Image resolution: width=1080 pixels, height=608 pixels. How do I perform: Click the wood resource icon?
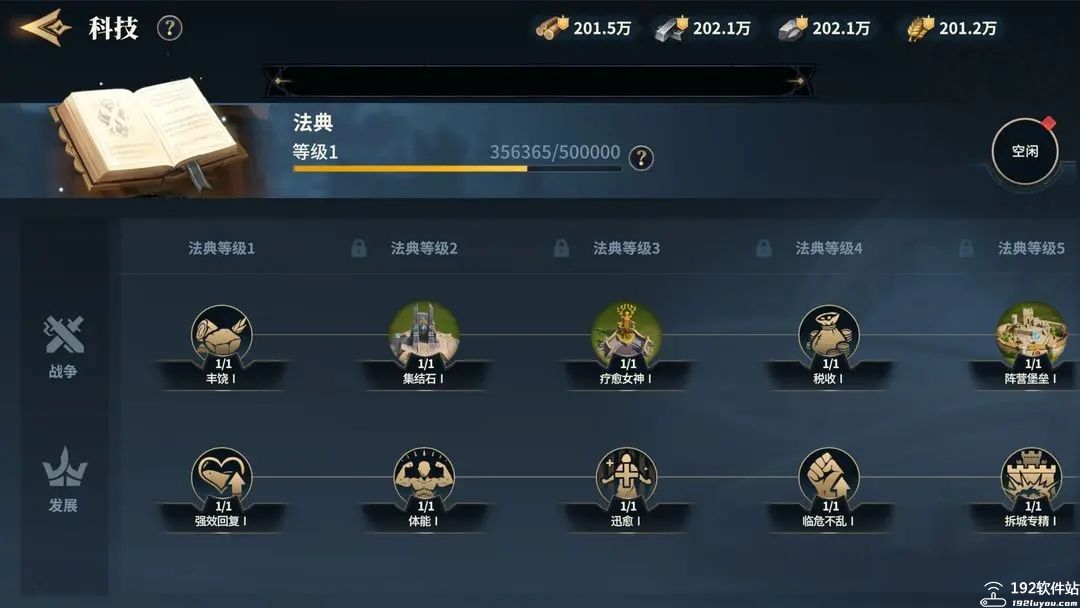coord(553,28)
